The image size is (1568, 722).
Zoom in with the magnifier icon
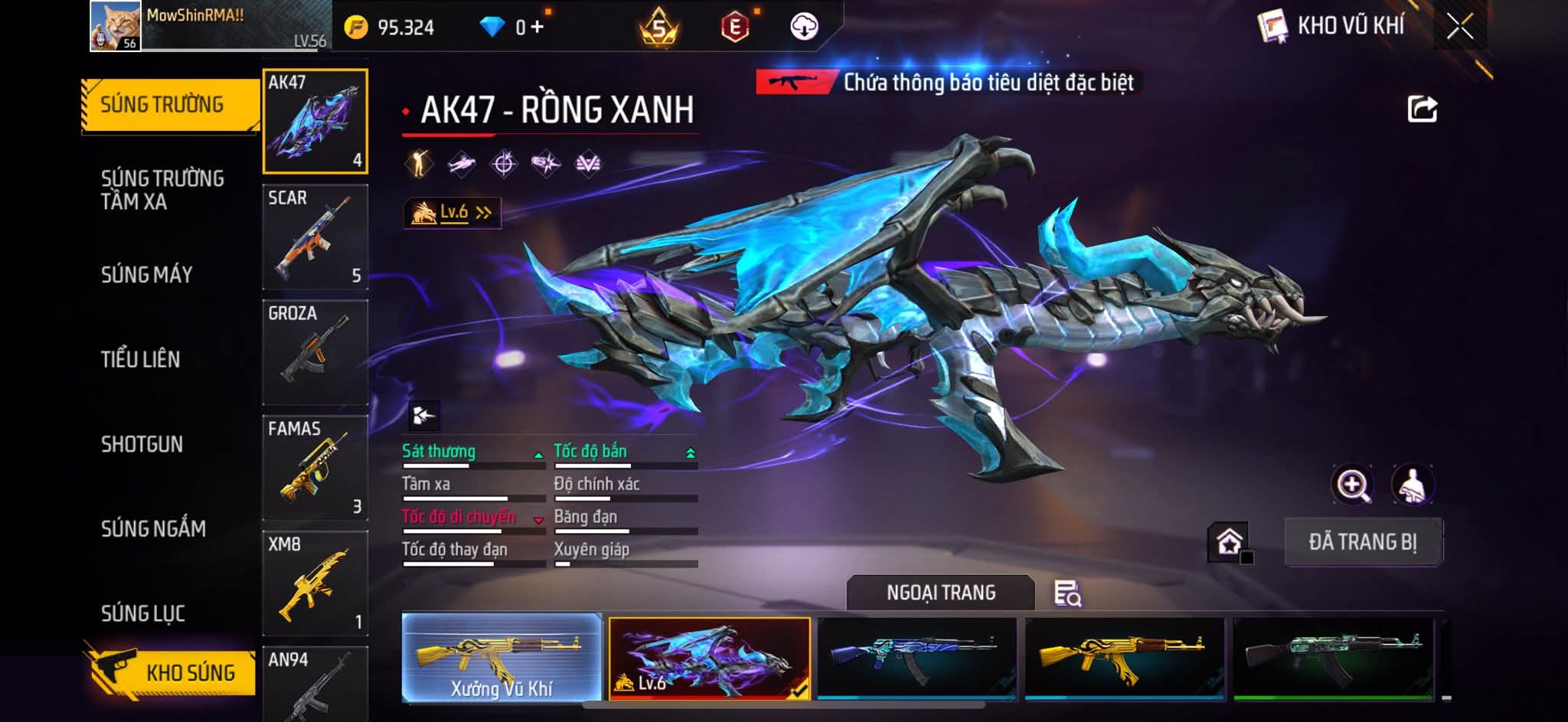pos(1352,485)
